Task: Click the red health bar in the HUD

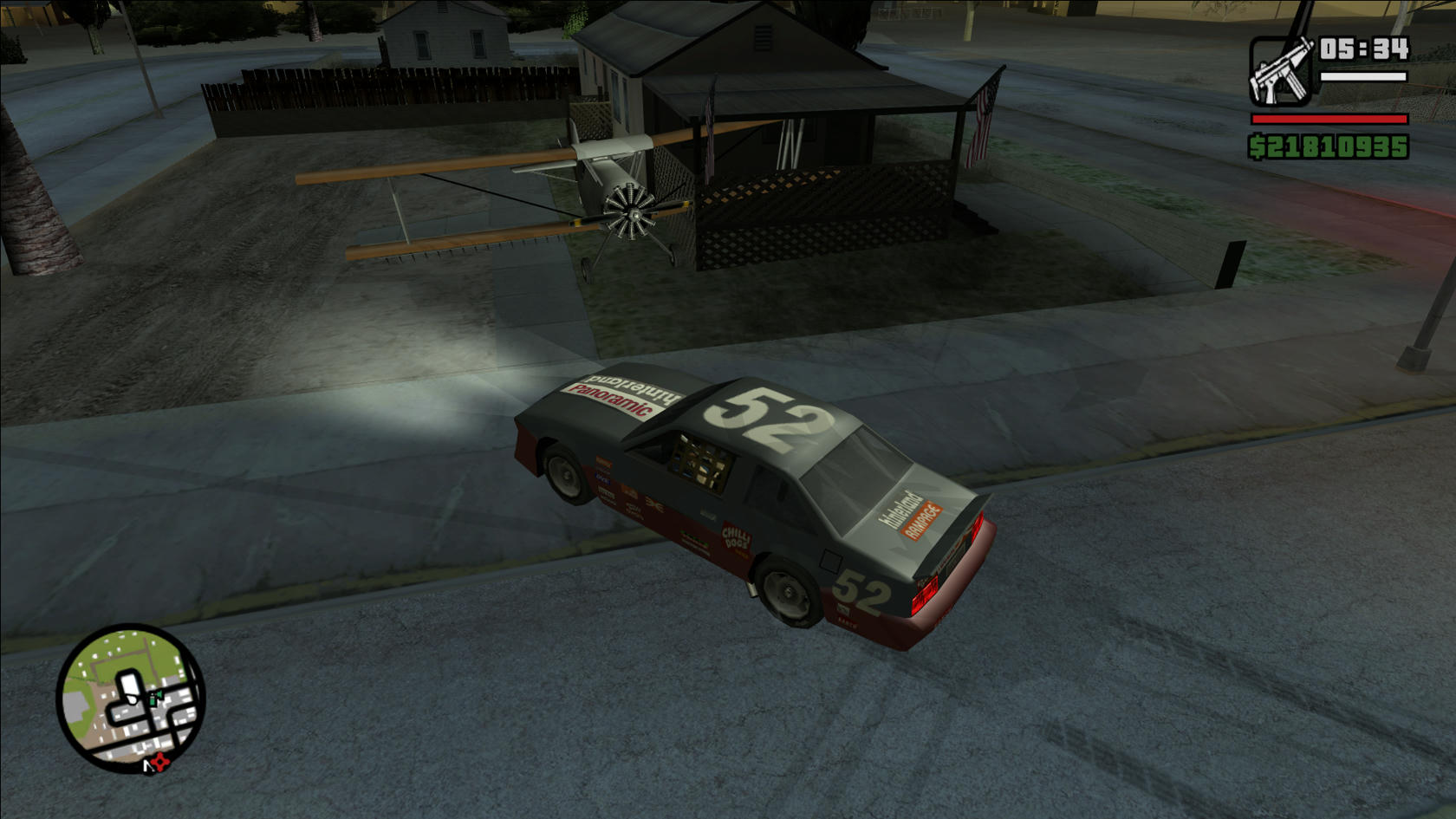Action: pos(1329,119)
